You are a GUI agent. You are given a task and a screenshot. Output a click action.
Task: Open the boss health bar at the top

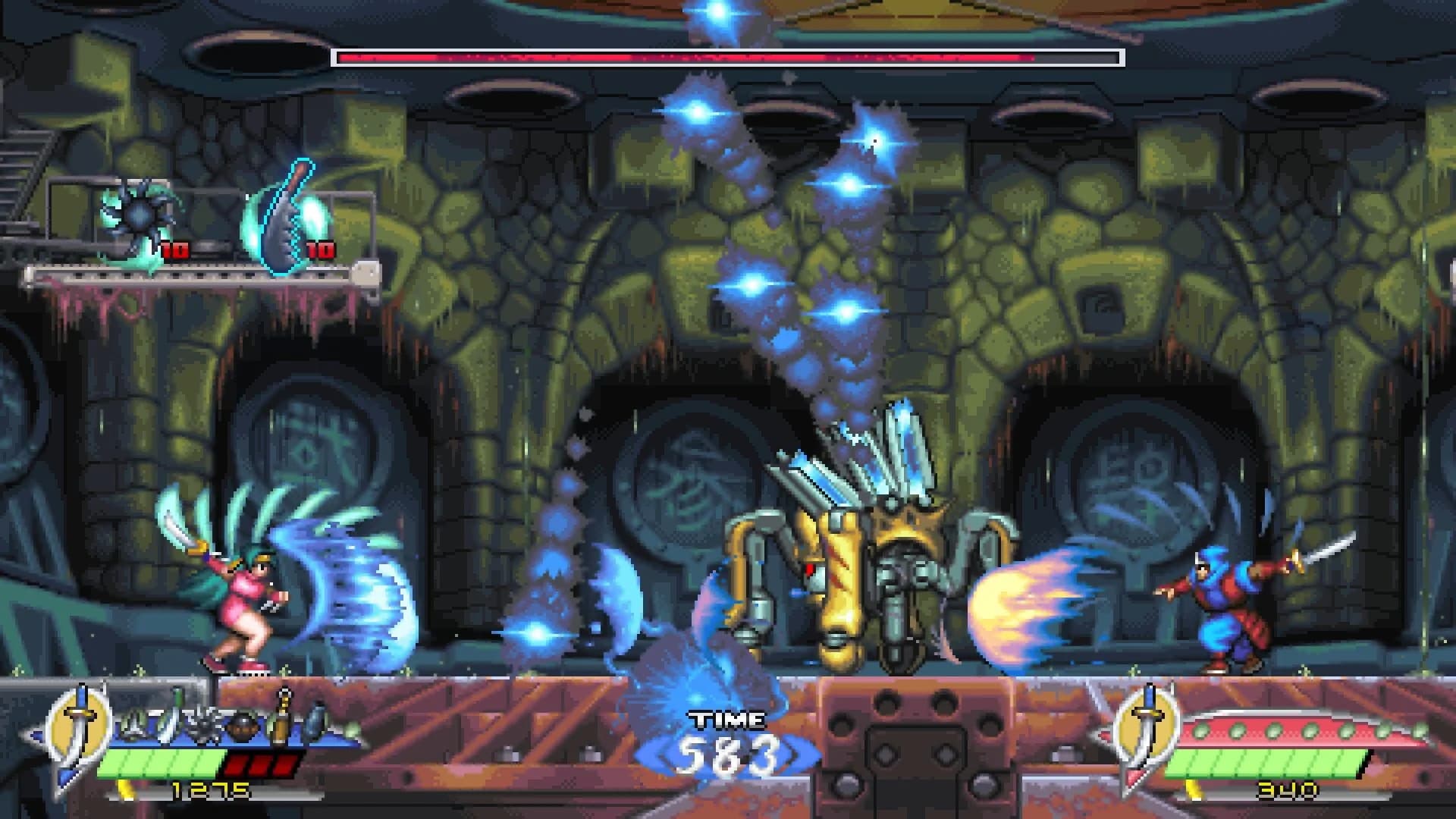click(x=728, y=55)
